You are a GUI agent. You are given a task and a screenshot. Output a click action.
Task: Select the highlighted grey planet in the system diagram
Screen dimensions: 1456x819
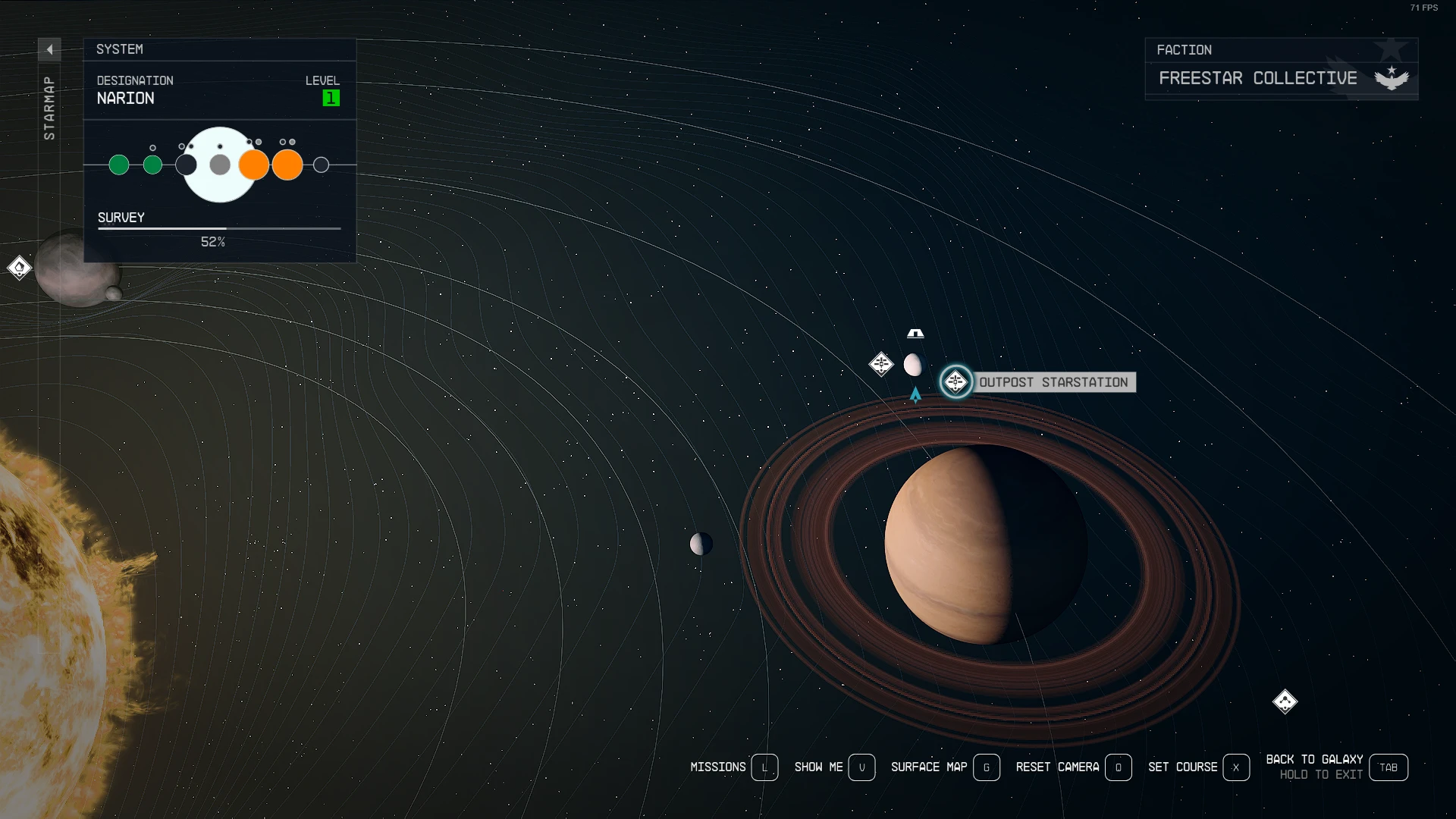coord(220,165)
